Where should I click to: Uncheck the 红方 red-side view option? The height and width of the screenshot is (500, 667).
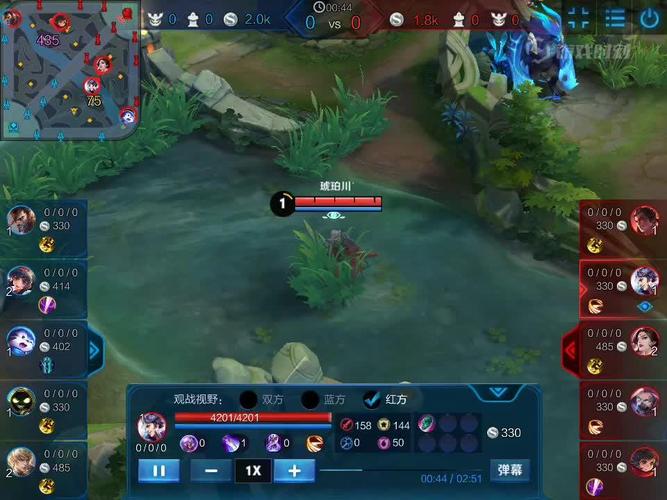pos(373,400)
